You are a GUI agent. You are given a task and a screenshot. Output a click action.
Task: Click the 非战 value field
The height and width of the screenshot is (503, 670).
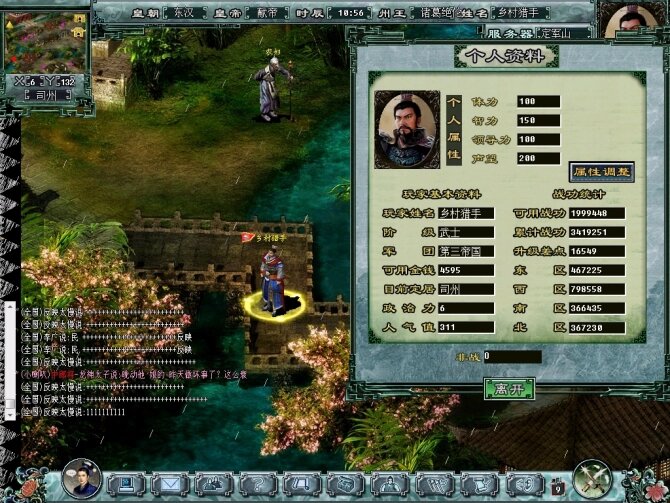(x=512, y=356)
